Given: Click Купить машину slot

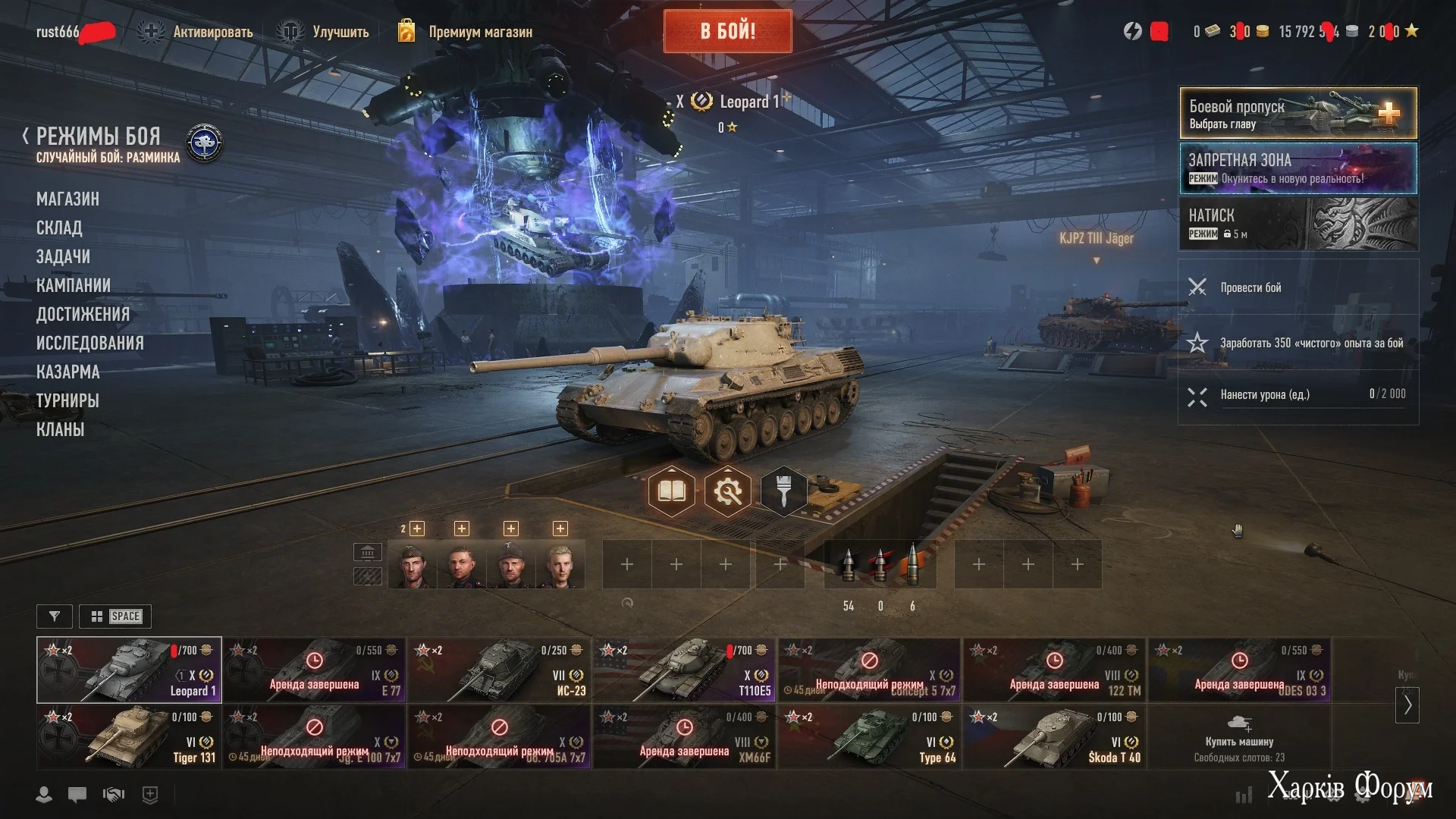Looking at the screenshot, I should [x=1239, y=737].
